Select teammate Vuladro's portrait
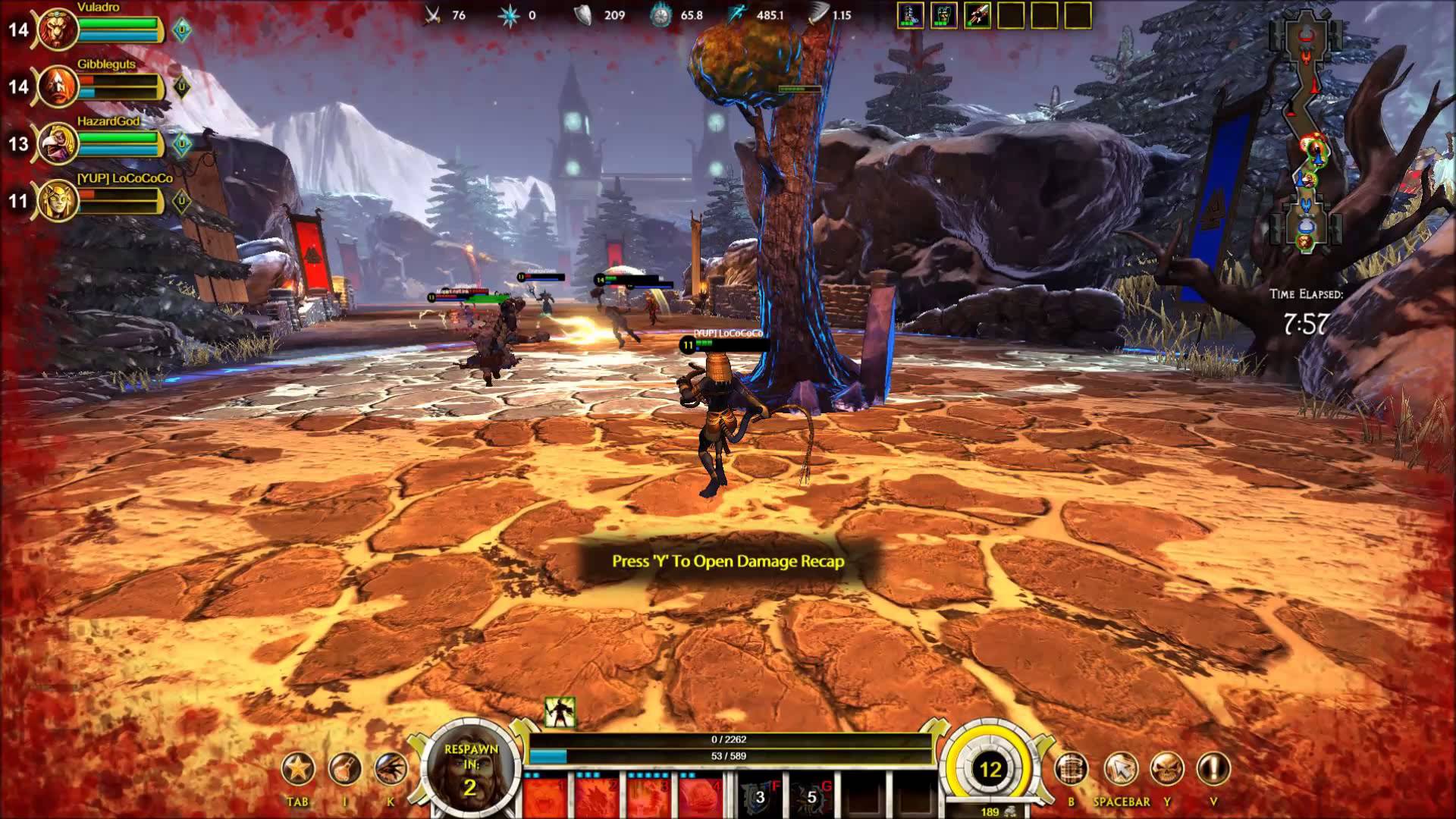 (58, 30)
